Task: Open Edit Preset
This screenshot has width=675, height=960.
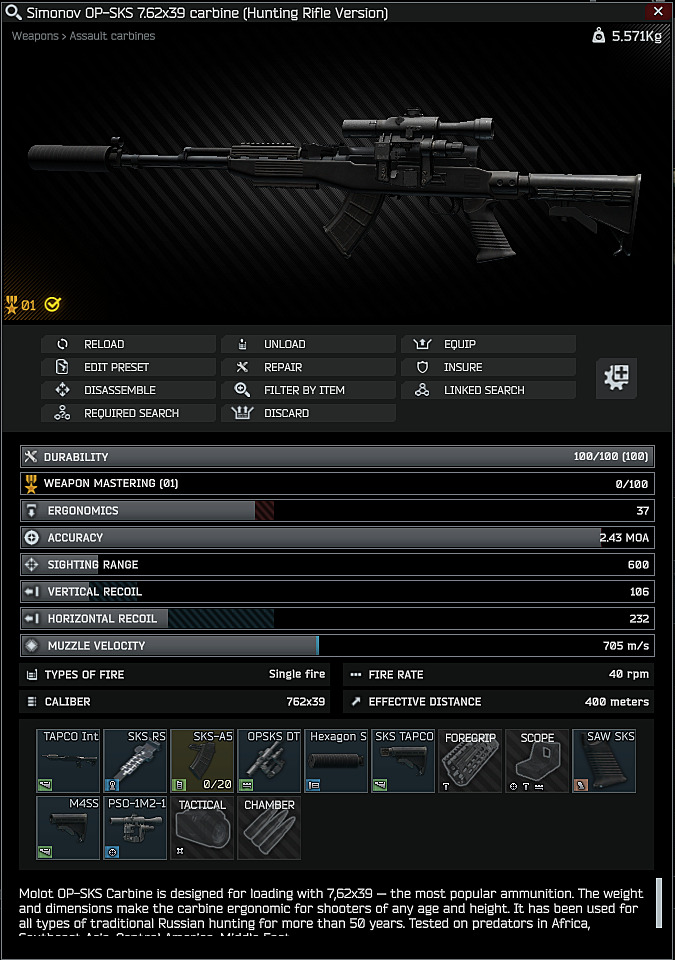Action: tap(128, 367)
